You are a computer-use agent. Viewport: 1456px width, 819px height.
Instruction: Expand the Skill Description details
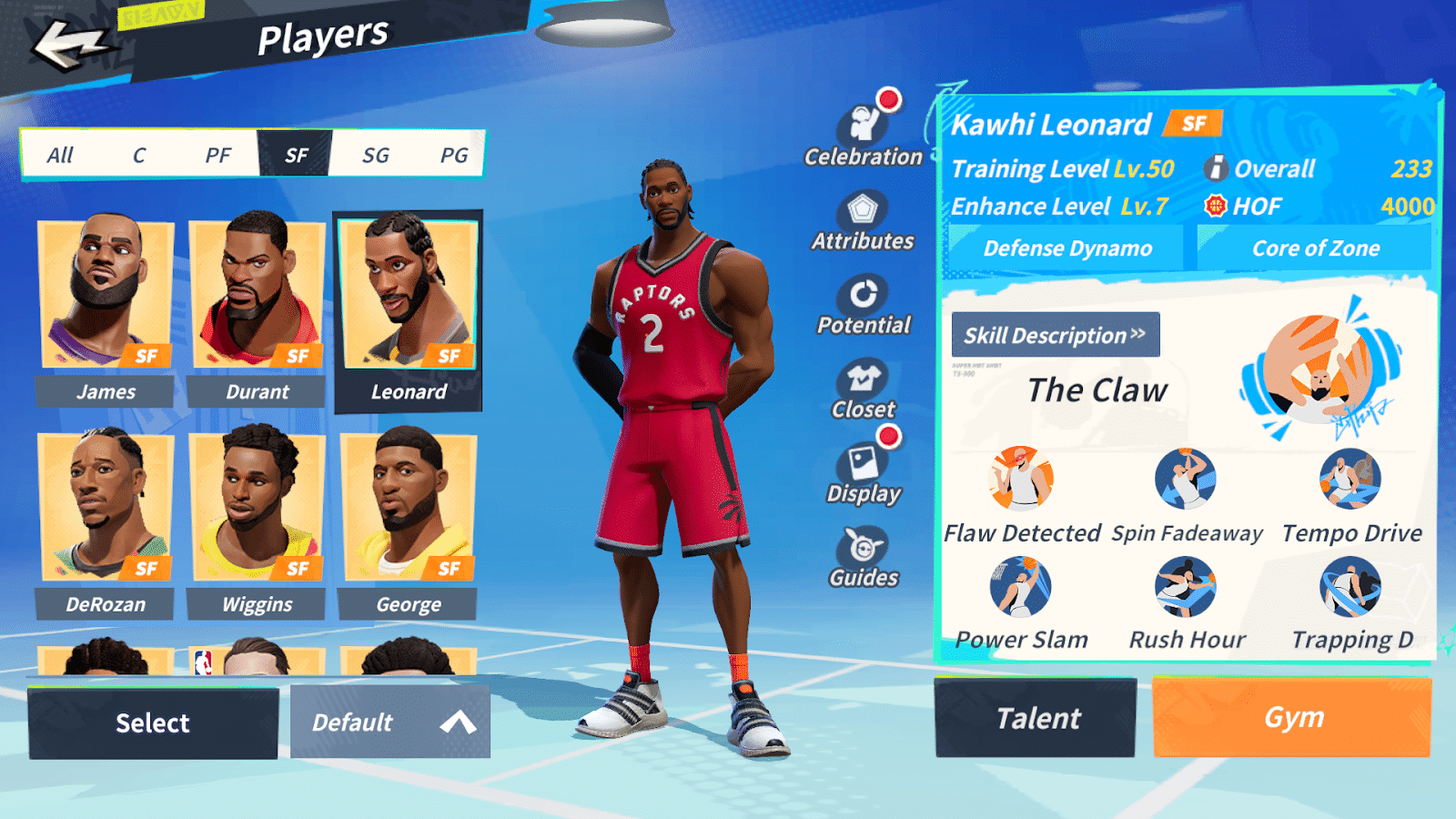click(1056, 335)
